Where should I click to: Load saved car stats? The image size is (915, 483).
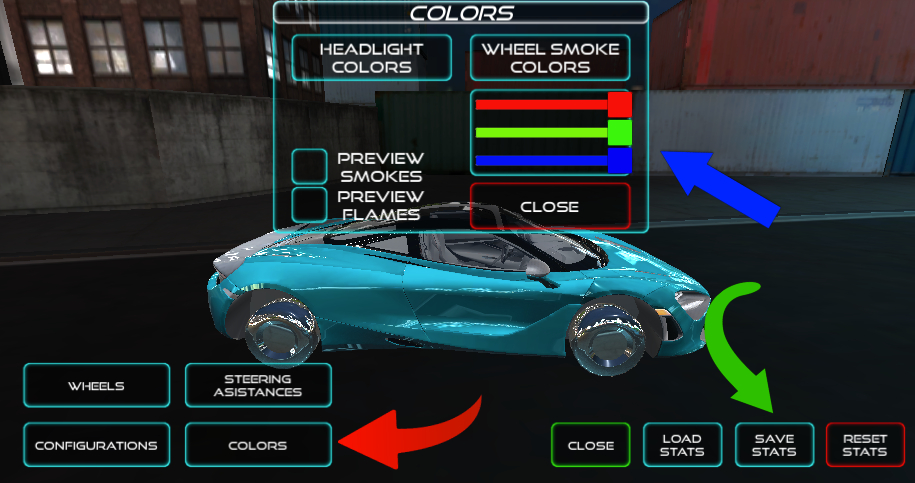pos(681,446)
